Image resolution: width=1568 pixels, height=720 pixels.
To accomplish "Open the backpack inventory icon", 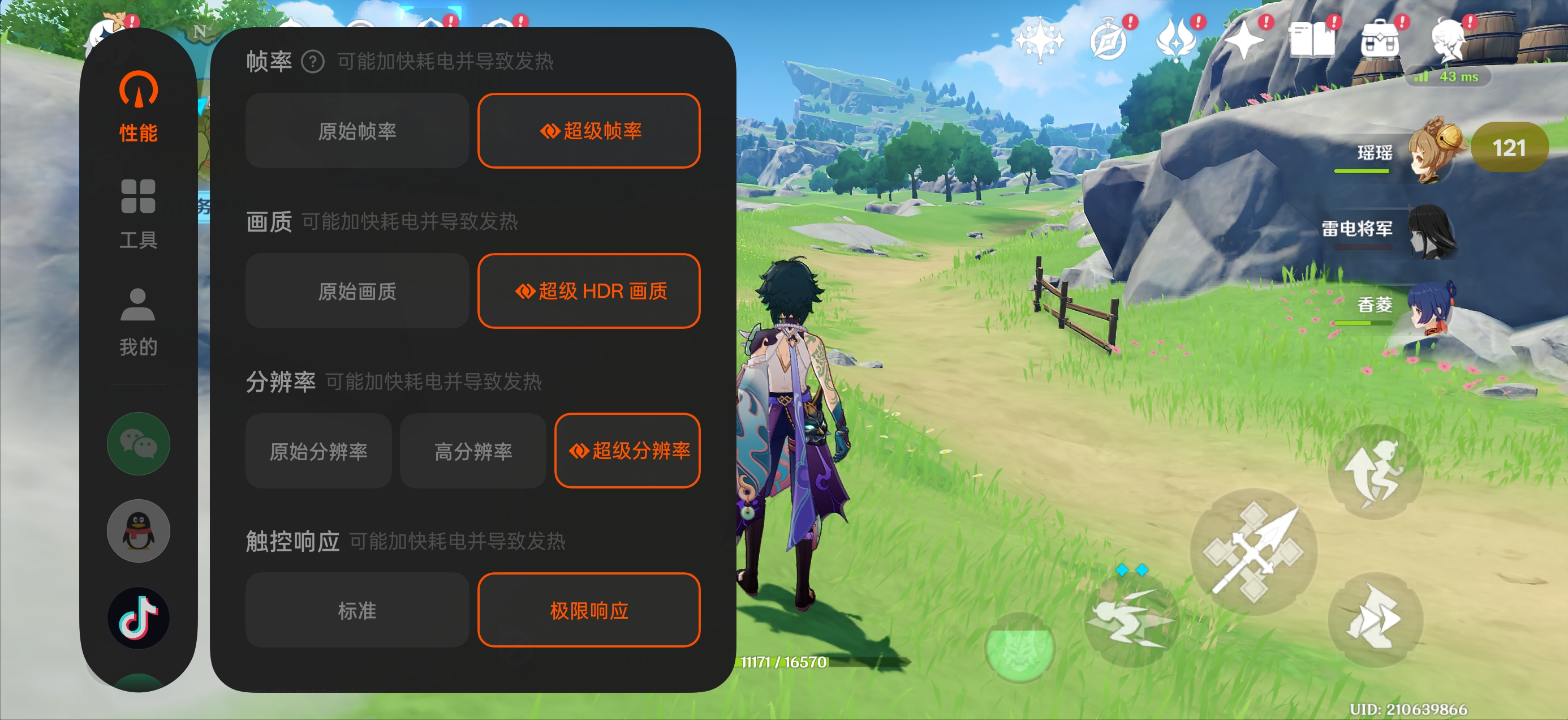I will [1379, 40].
